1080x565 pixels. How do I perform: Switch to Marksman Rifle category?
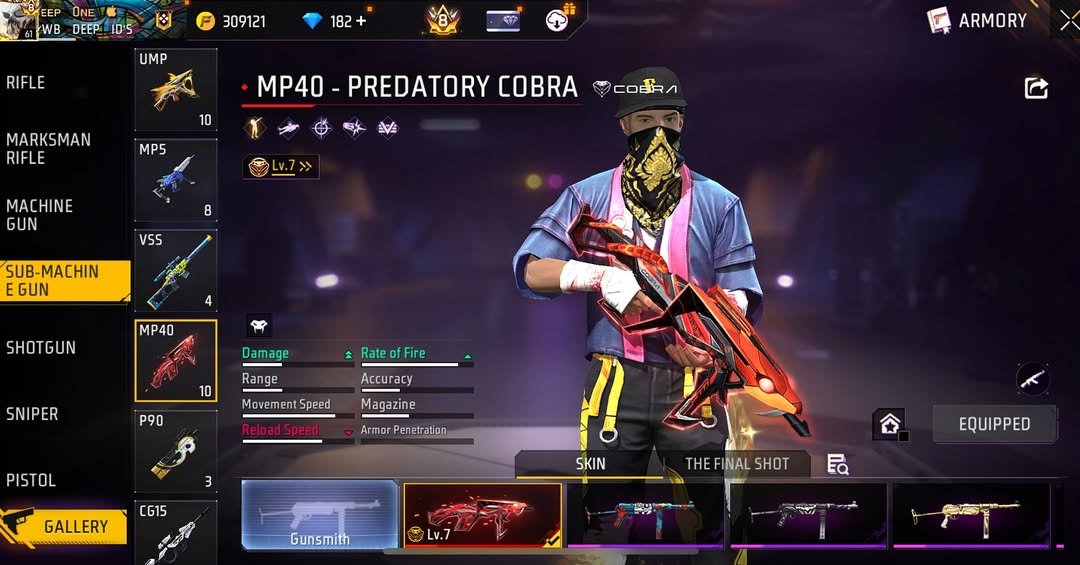(48, 149)
